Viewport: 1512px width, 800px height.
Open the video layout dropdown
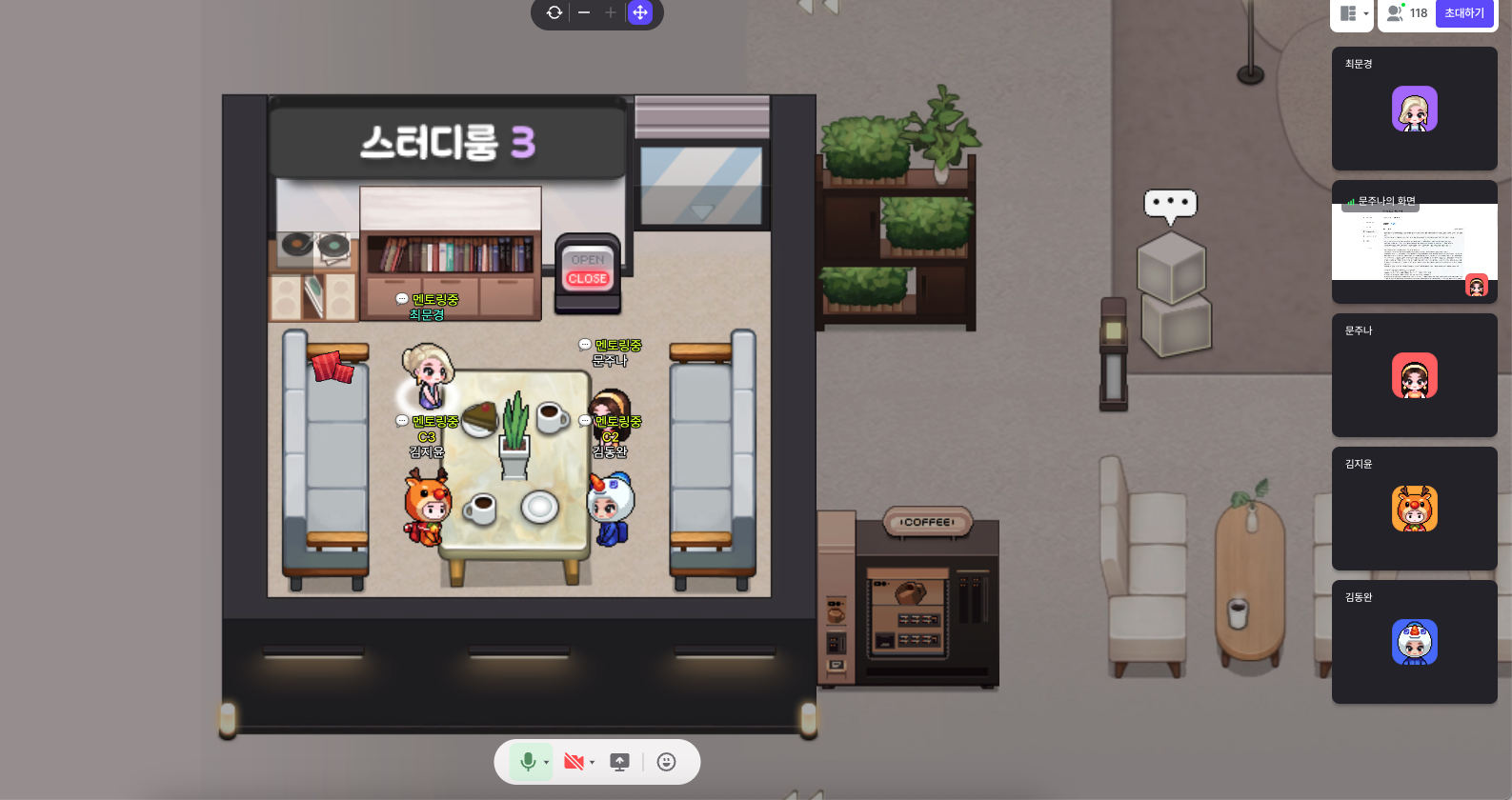click(x=1353, y=13)
